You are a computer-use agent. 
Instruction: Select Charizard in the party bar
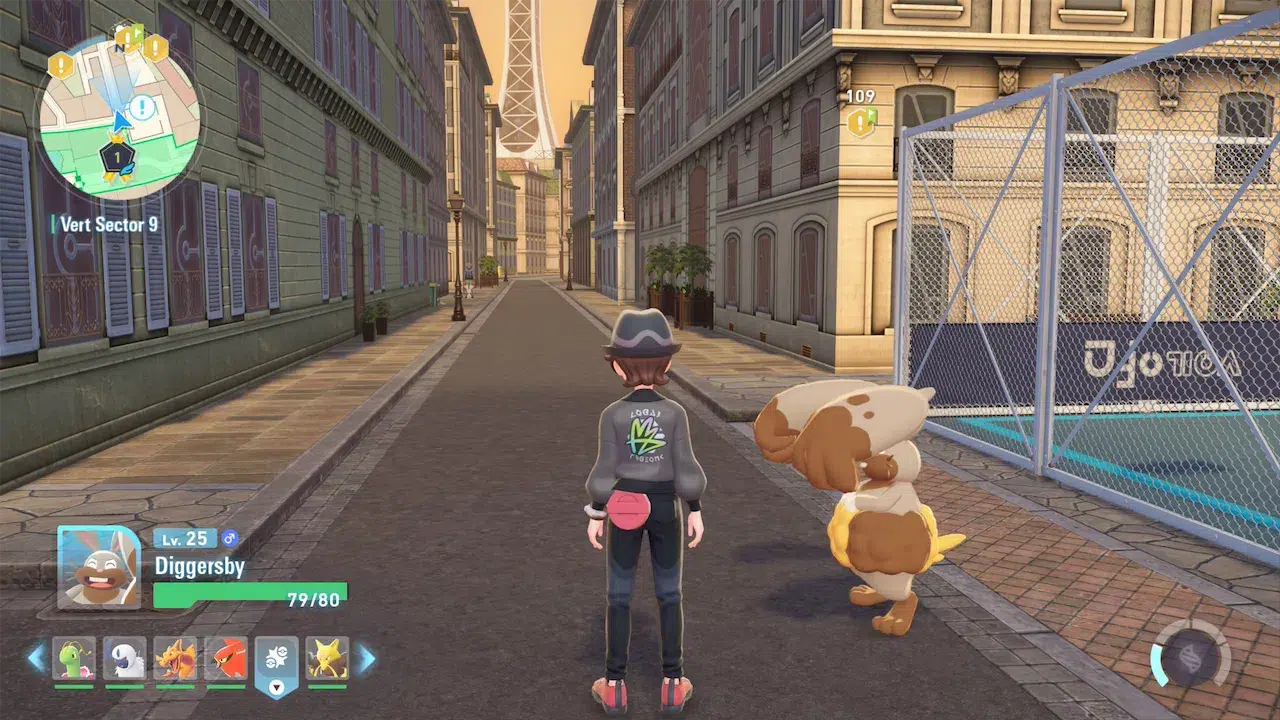[x=175, y=658]
